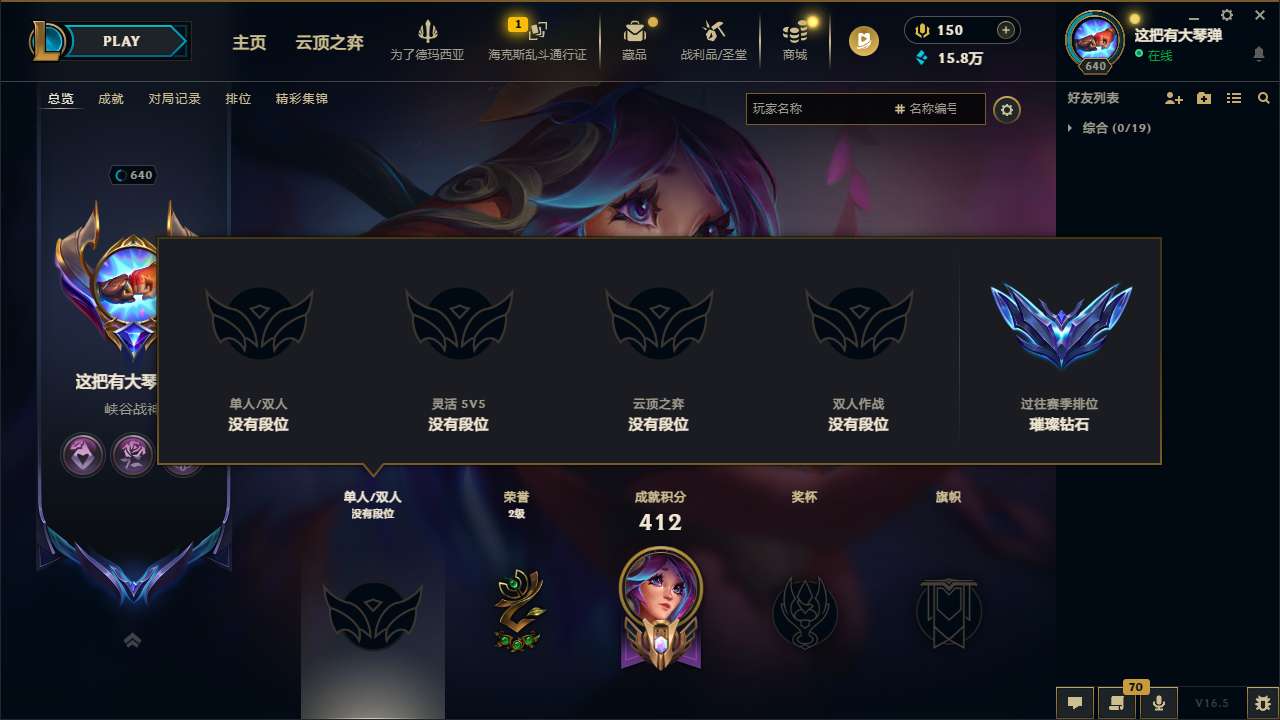The image size is (1280, 720).
Task: Click the add-friend icon above the friends list
Action: click(1172, 98)
